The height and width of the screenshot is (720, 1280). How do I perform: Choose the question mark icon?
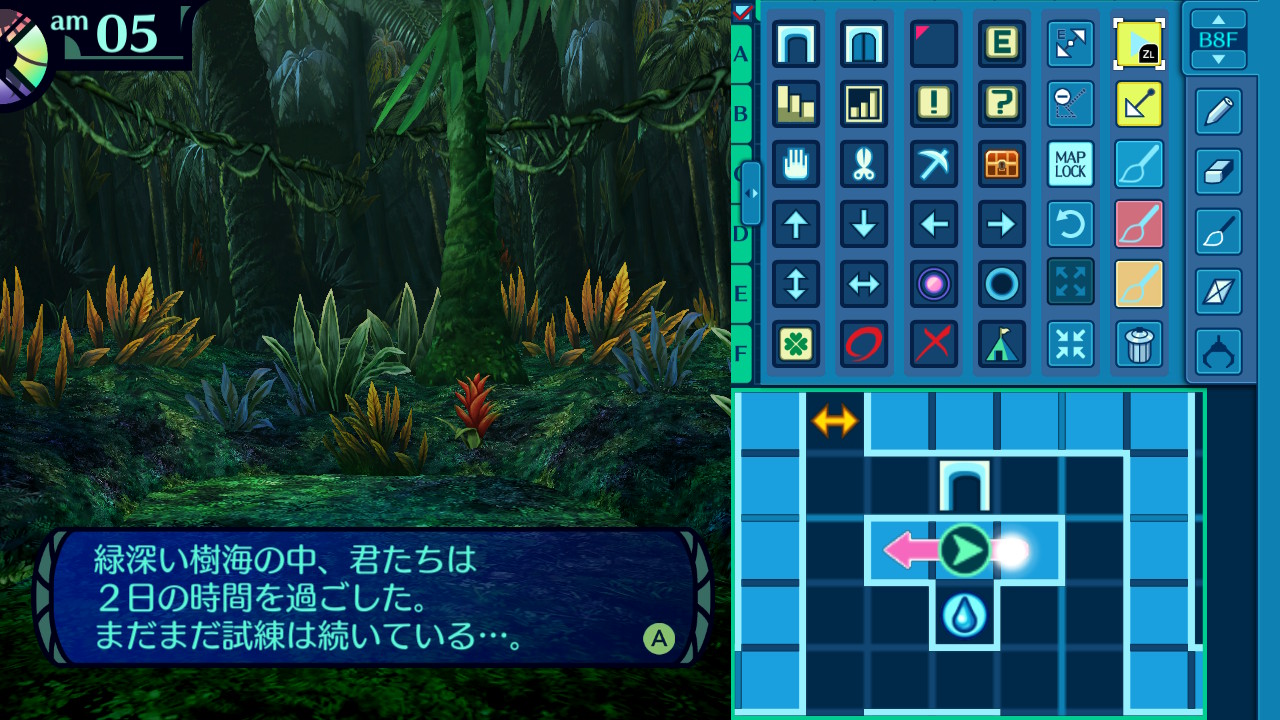[1002, 104]
